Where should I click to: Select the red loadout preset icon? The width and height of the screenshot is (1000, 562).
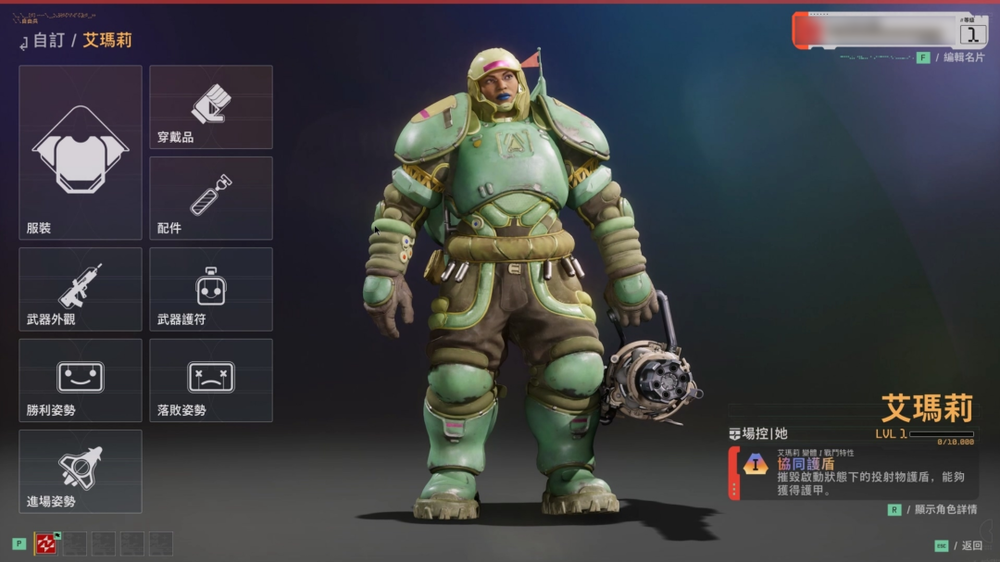pos(46,543)
